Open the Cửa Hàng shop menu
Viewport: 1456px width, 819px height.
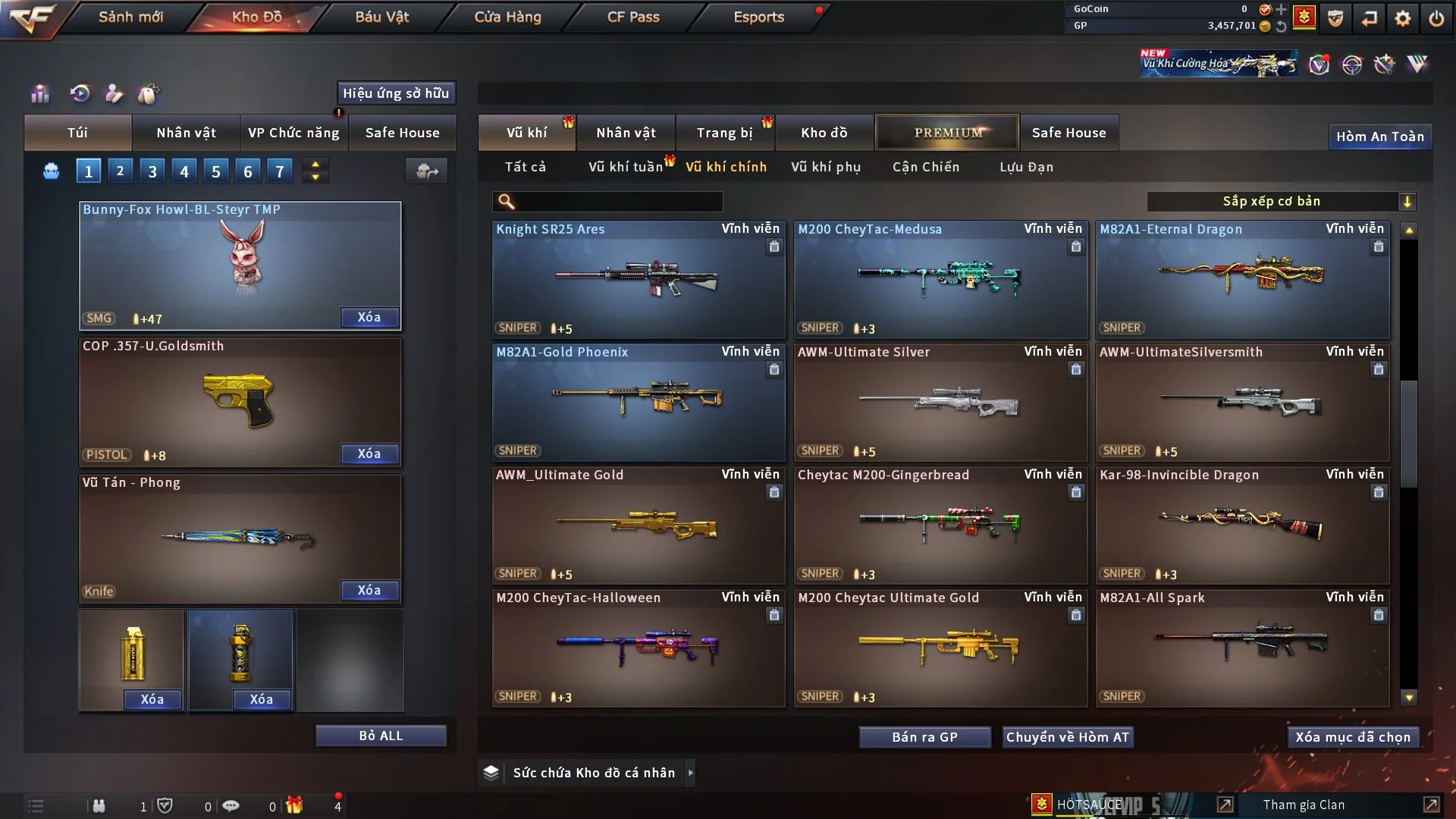pos(507,17)
